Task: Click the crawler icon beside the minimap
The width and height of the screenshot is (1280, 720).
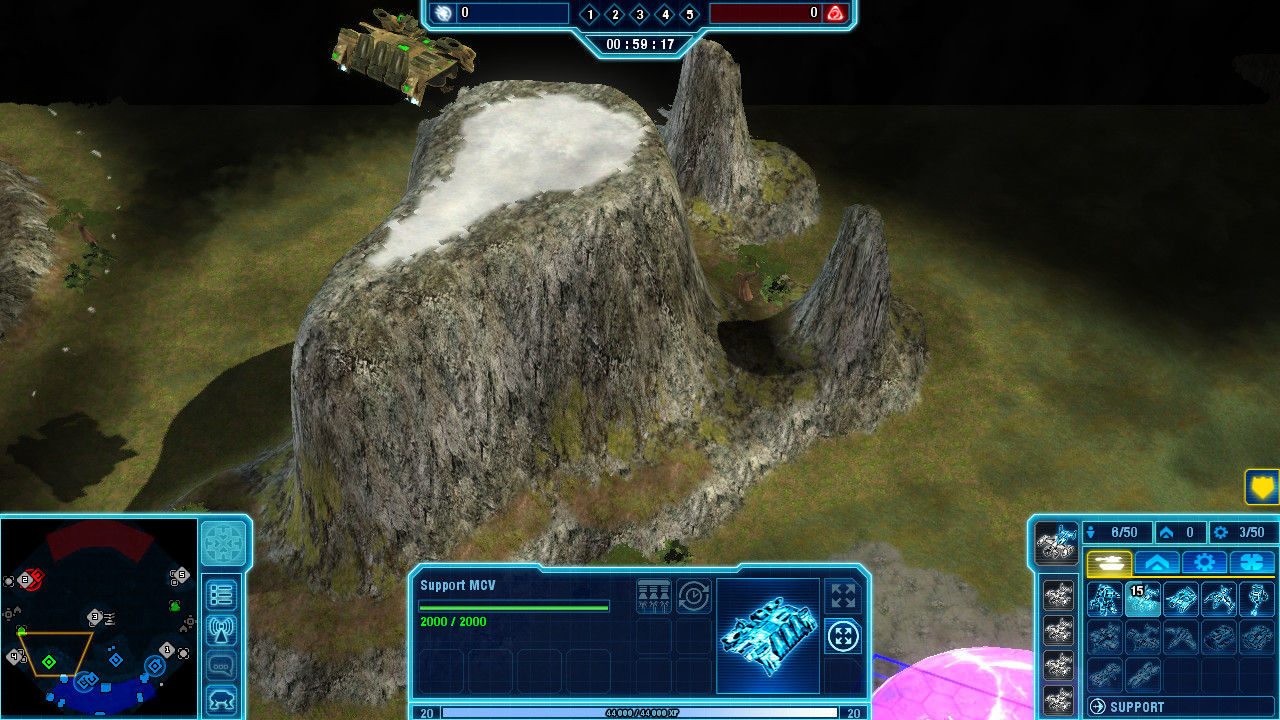Action: [221, 699]
